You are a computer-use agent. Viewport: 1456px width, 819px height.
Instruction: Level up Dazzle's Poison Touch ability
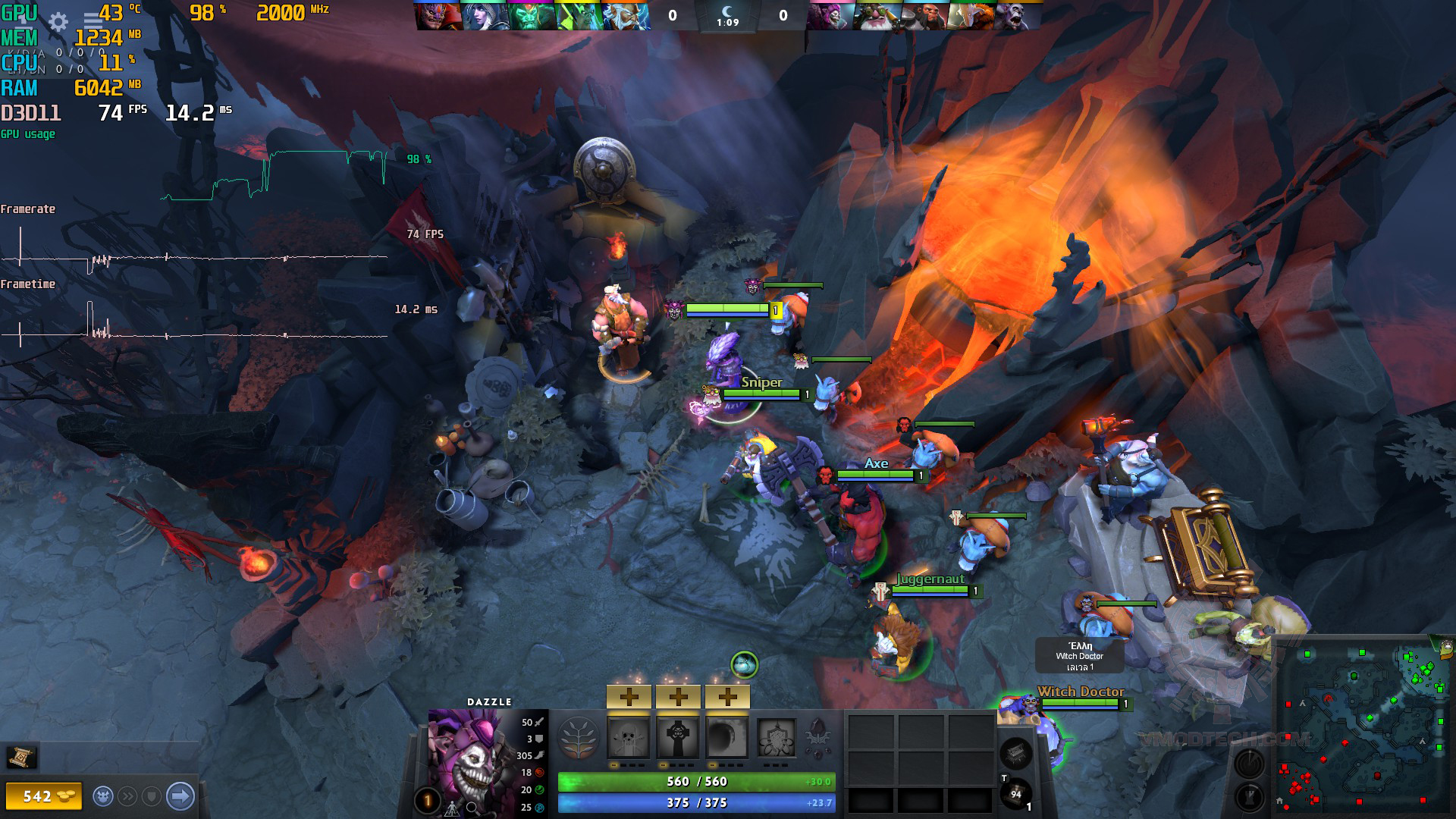click(629, 696)
